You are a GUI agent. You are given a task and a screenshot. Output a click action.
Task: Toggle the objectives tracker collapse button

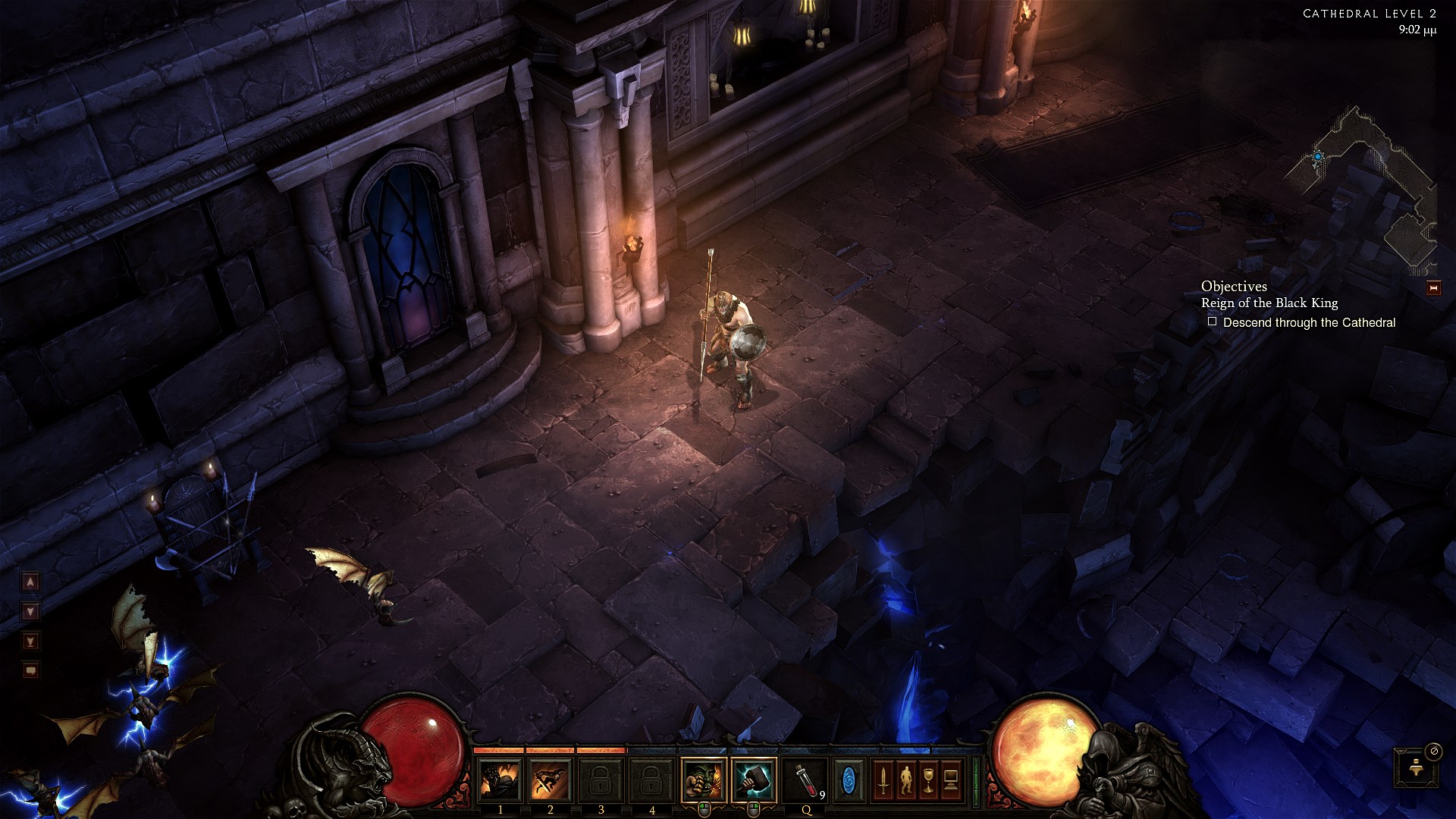(1433, 288)
